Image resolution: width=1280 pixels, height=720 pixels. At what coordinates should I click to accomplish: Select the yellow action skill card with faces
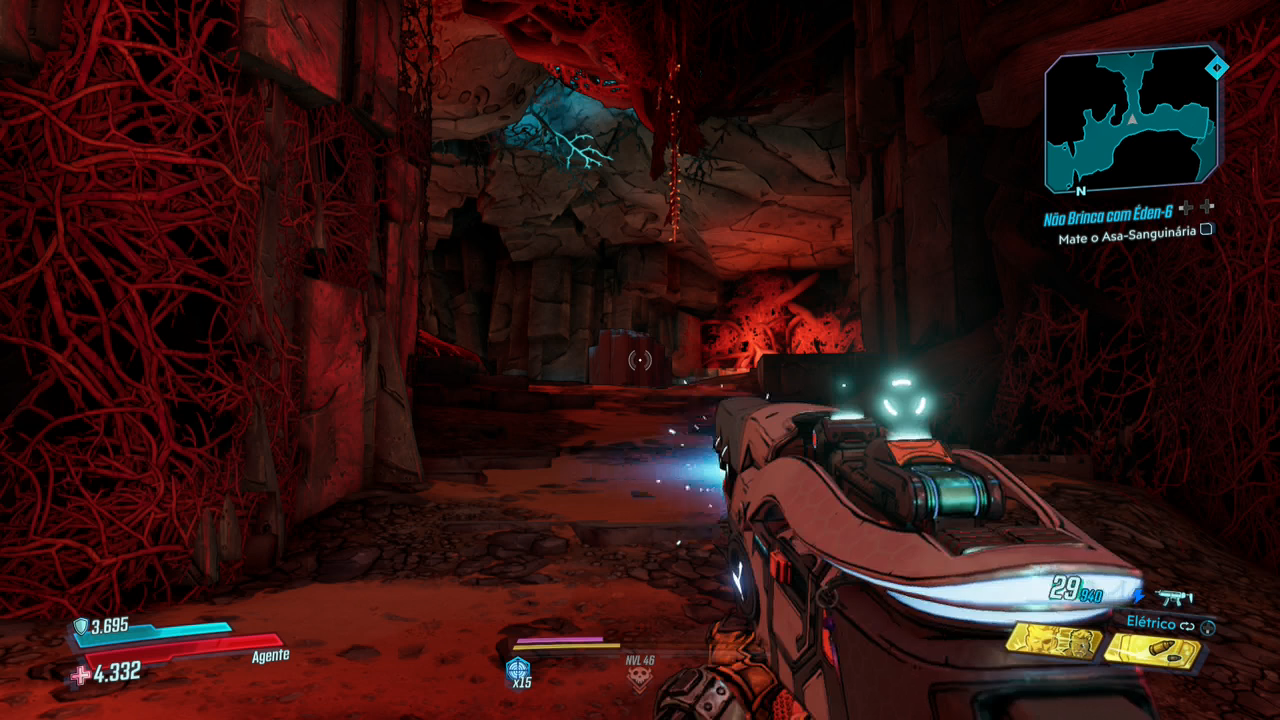coord(1052,640)
